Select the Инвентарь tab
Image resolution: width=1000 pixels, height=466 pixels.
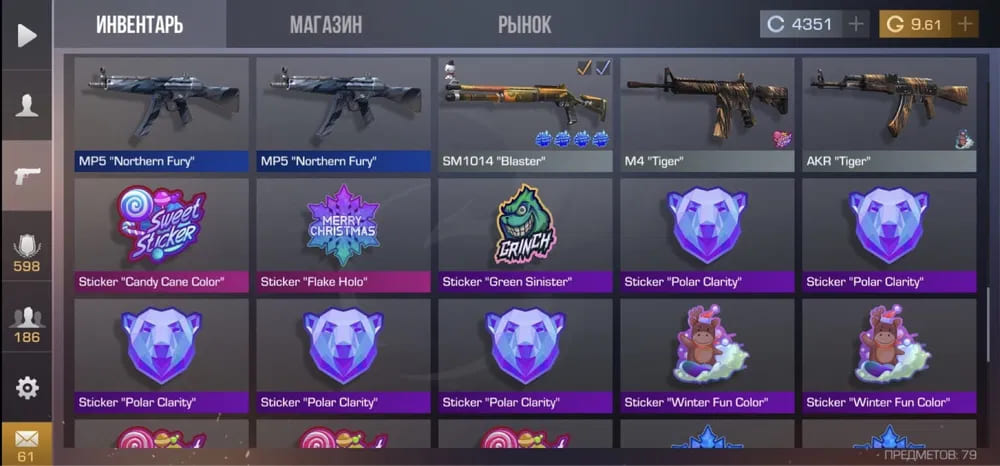click(x=140, y=25)
